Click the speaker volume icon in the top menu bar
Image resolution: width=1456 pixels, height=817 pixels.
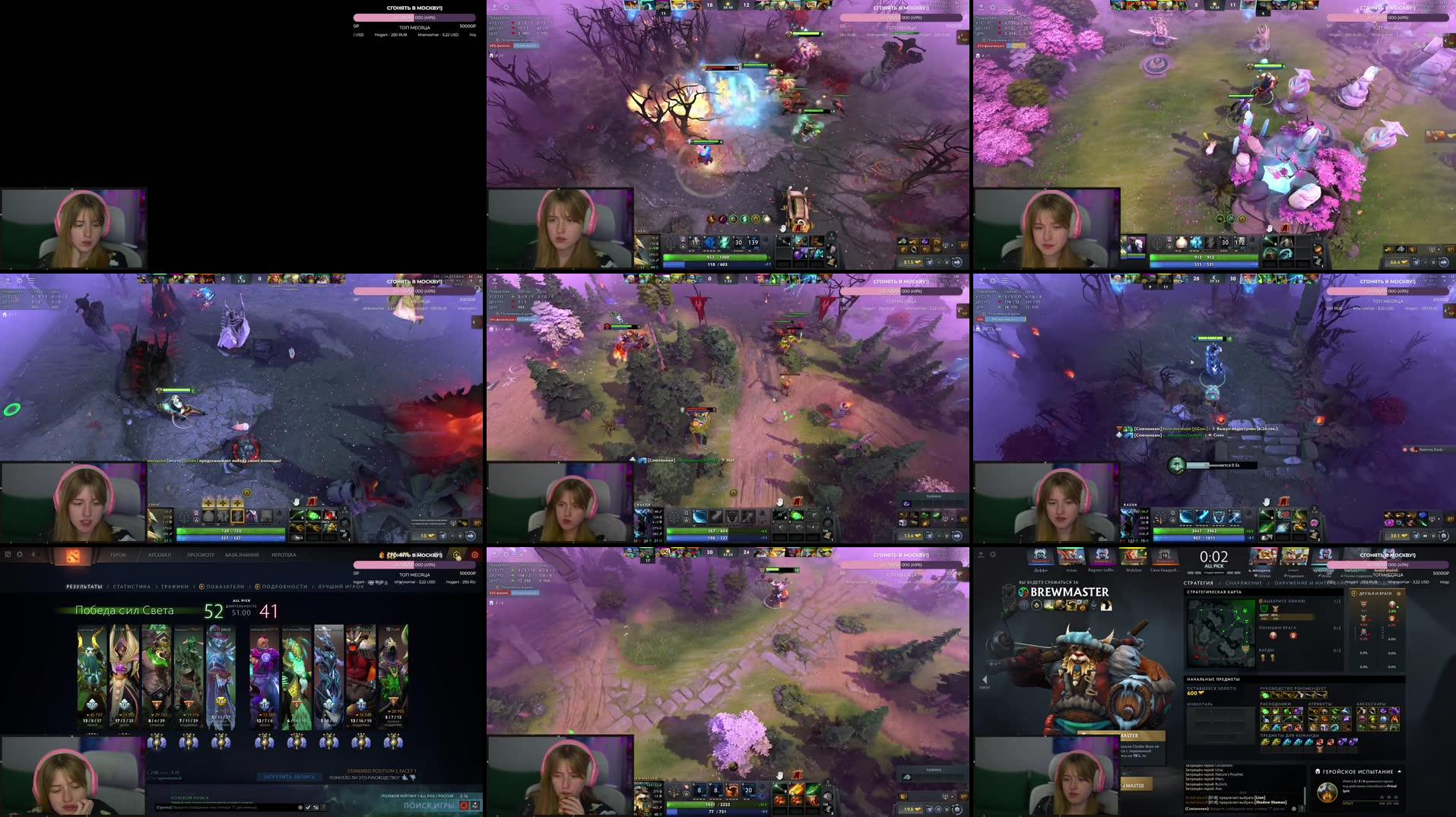[x=33, y=554]
